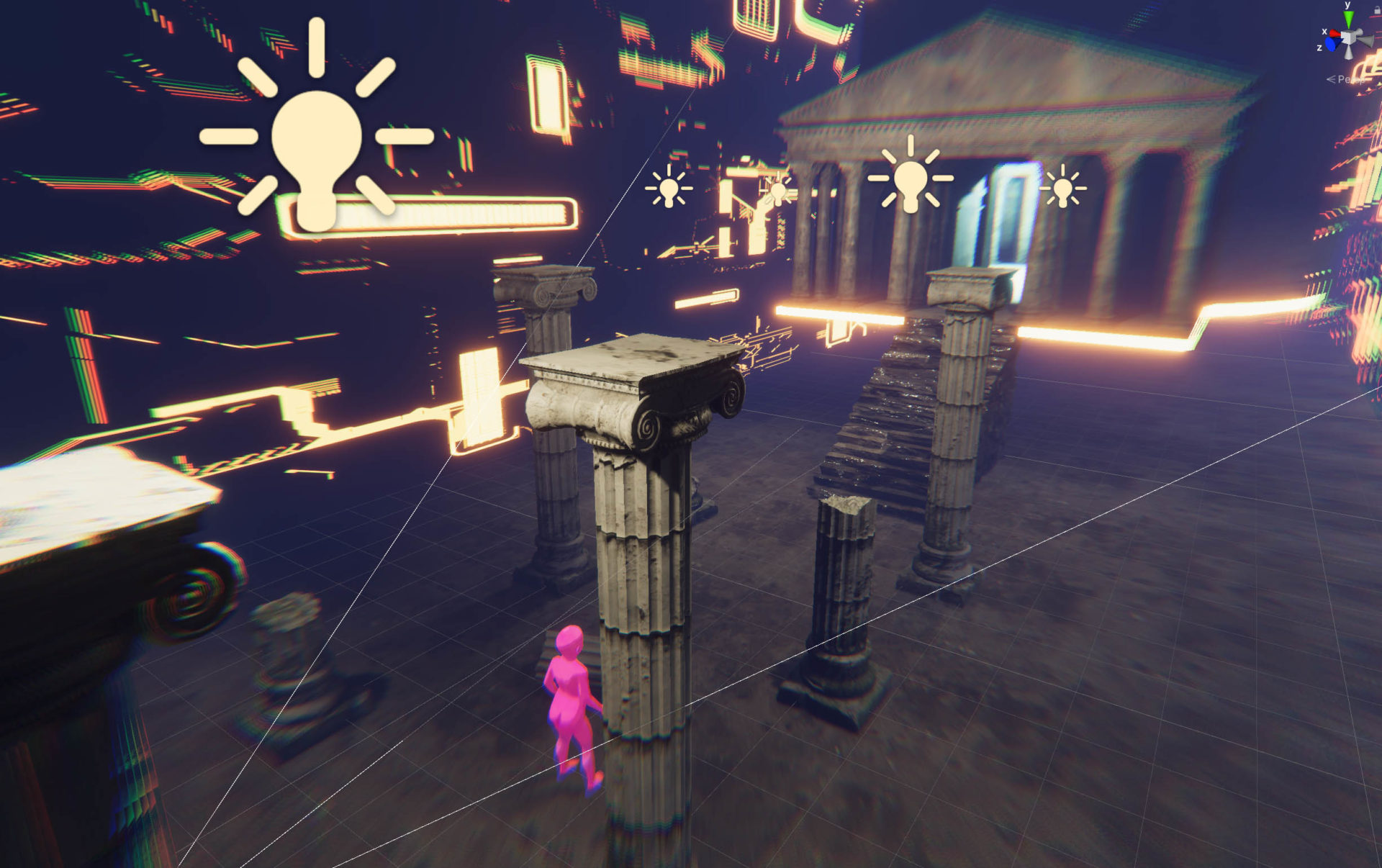Click the red X axis cone on the scene gizmo

(1335, 33)
